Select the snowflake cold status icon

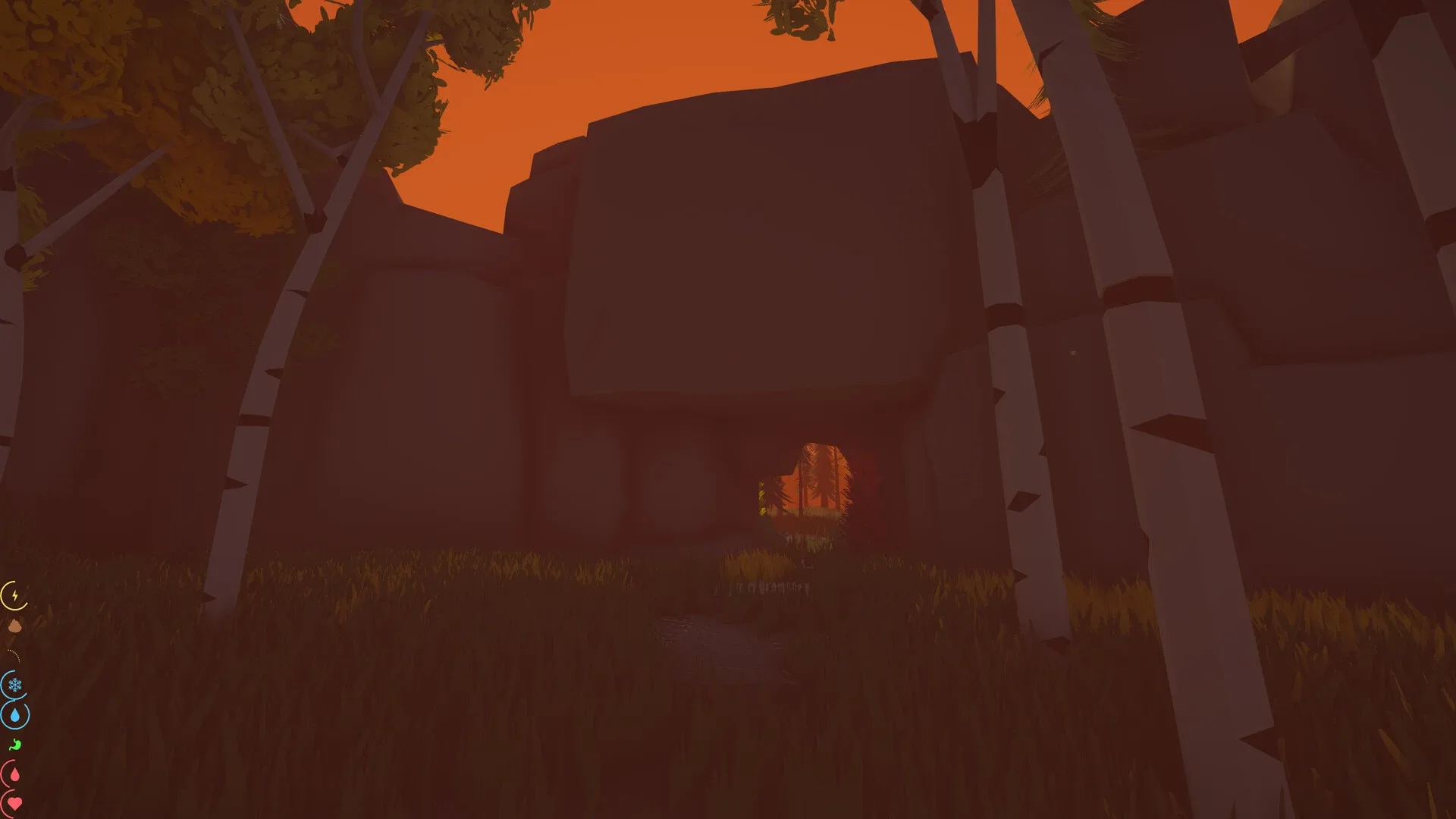(x=14, y=685)
